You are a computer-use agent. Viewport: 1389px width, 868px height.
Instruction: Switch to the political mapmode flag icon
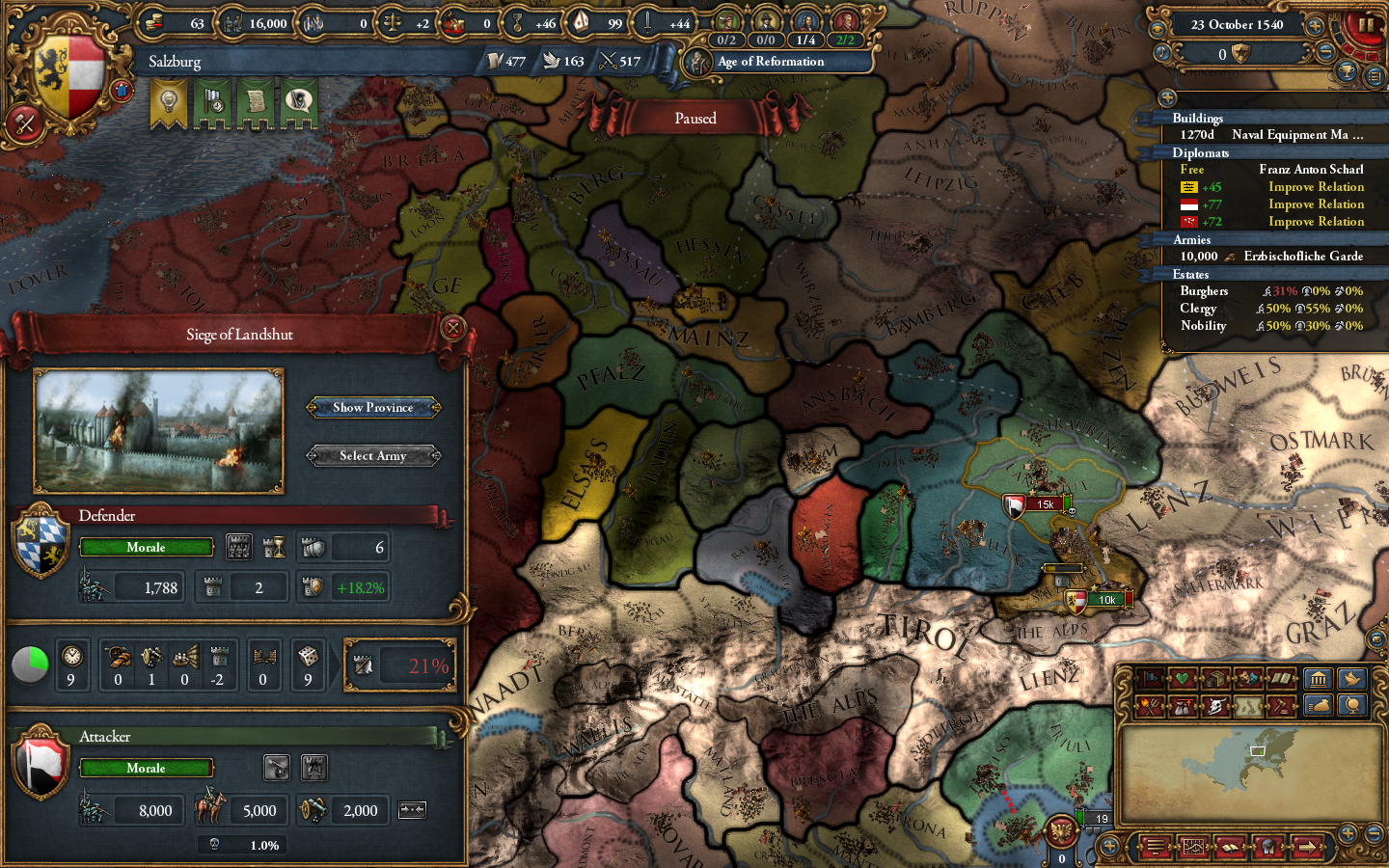pos(1151,678)
